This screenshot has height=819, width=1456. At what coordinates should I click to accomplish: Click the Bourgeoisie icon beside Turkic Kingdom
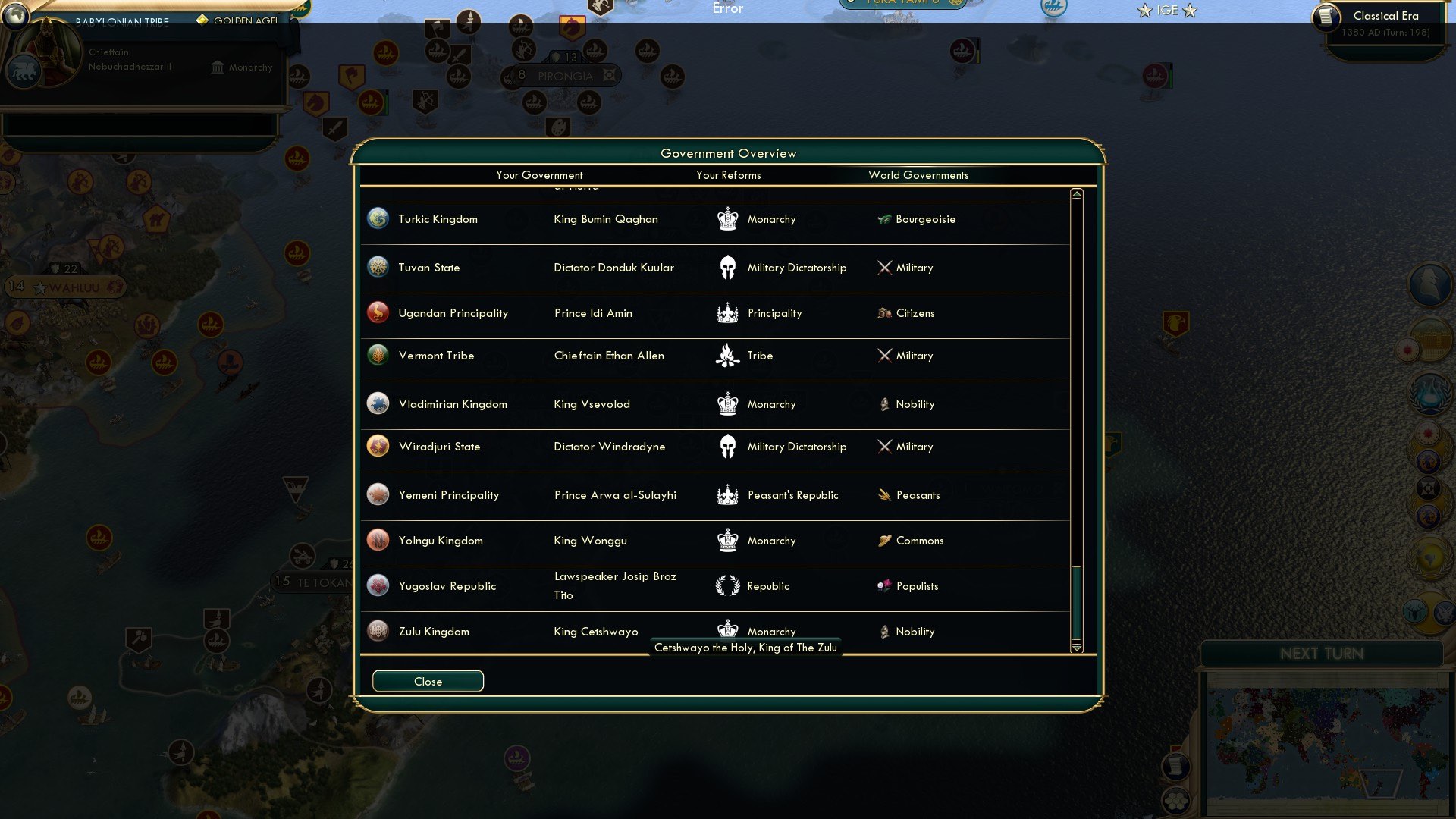click(884, 218)
